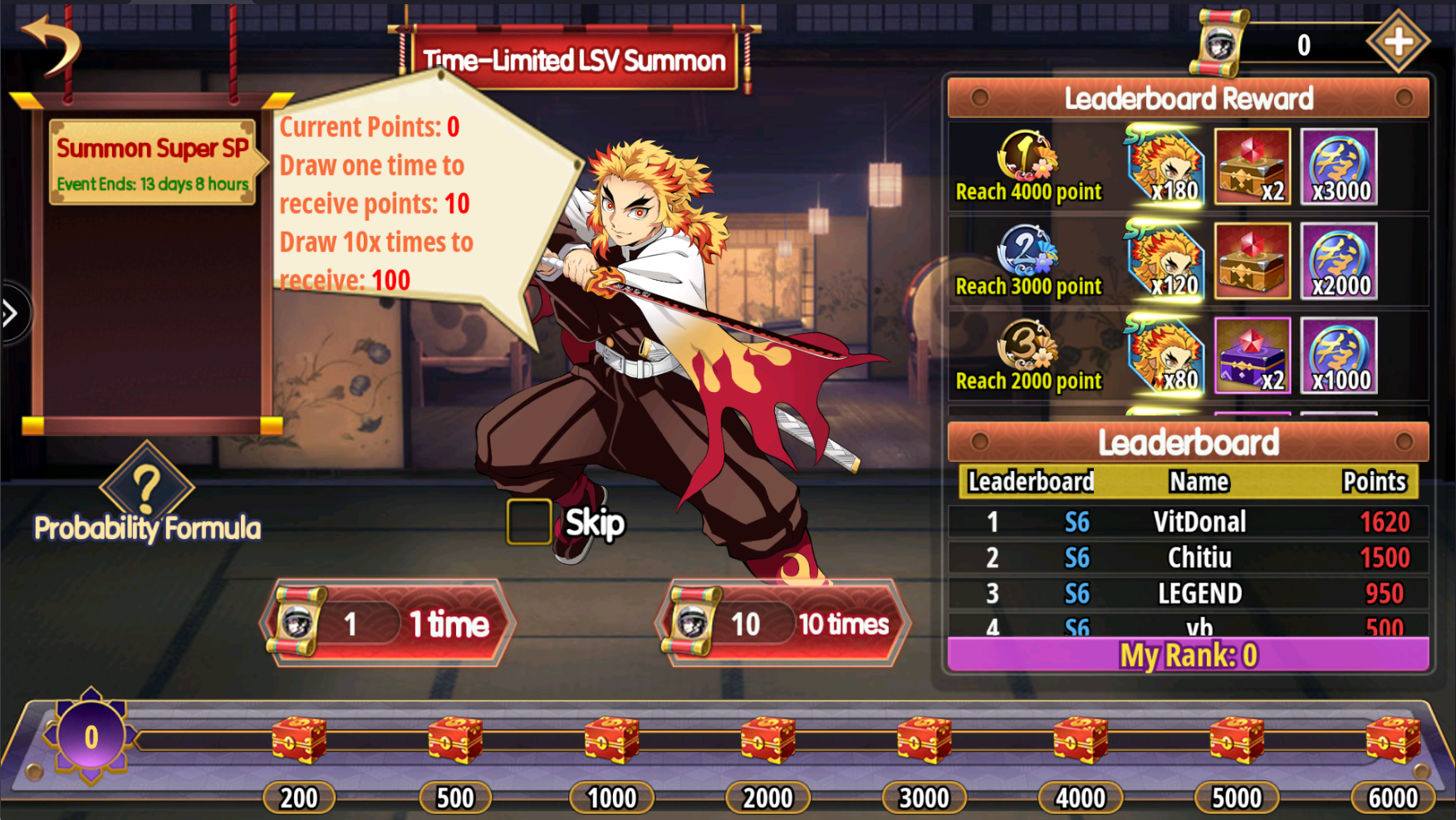This screenshot has width=1456, height=820.
Task: Open the 5000 point reward chest
Action: pyautogui.click(x=1237, y=739)
